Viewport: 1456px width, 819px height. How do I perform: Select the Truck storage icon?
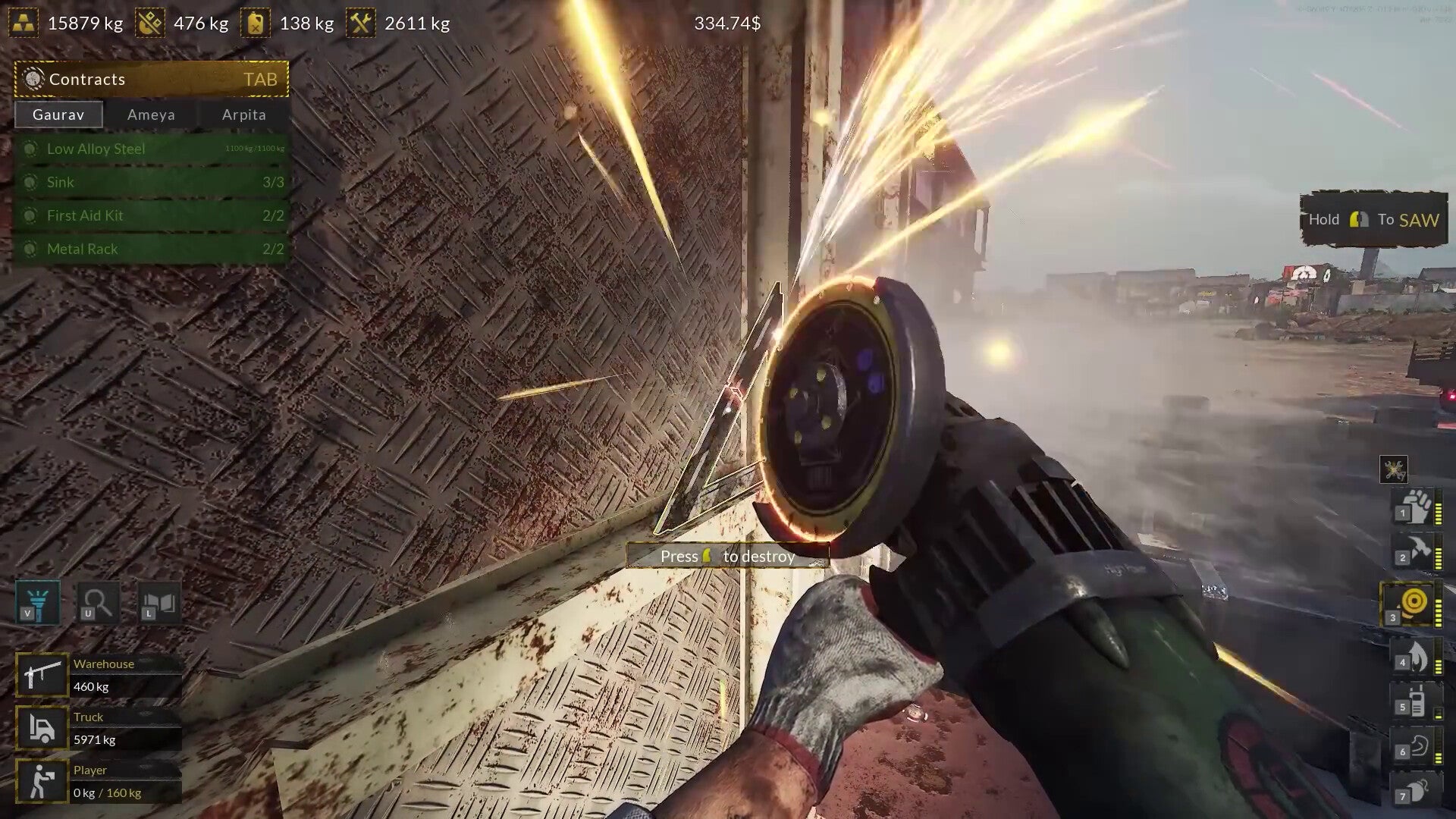pos(42,727)
